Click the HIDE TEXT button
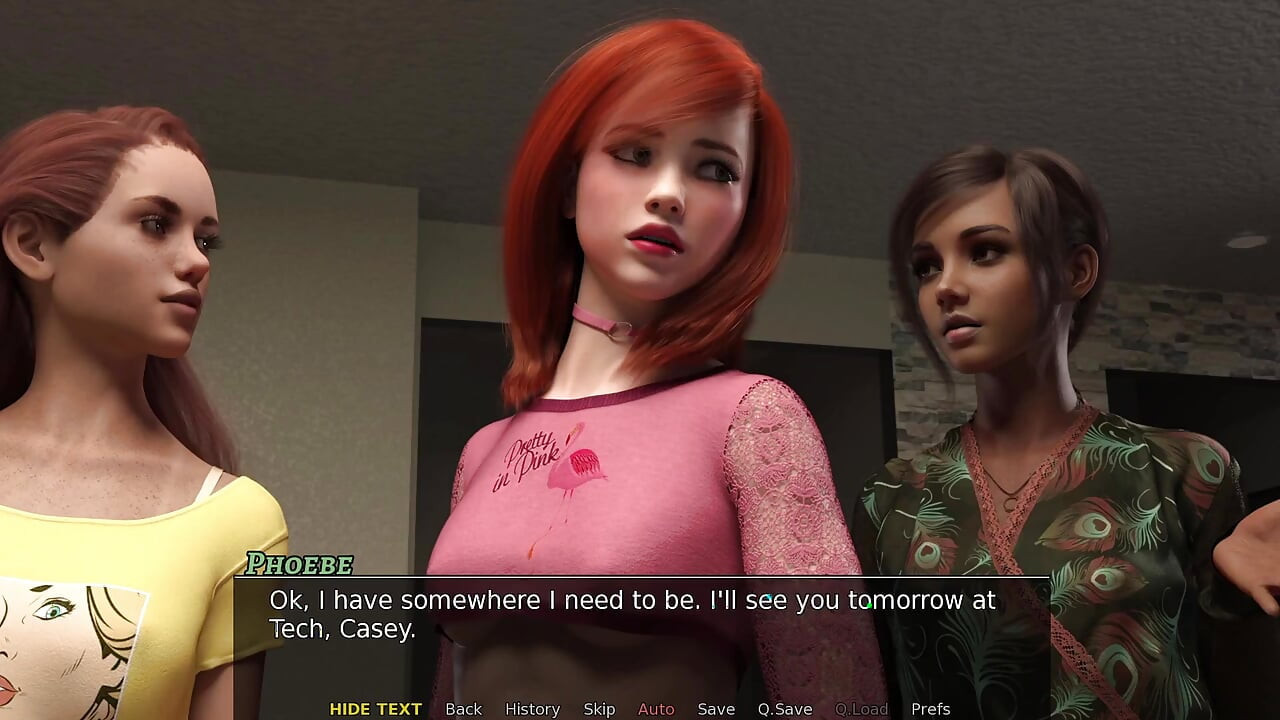The width and height of the screenshot is (1280, 720). click(x=375, y=709)
